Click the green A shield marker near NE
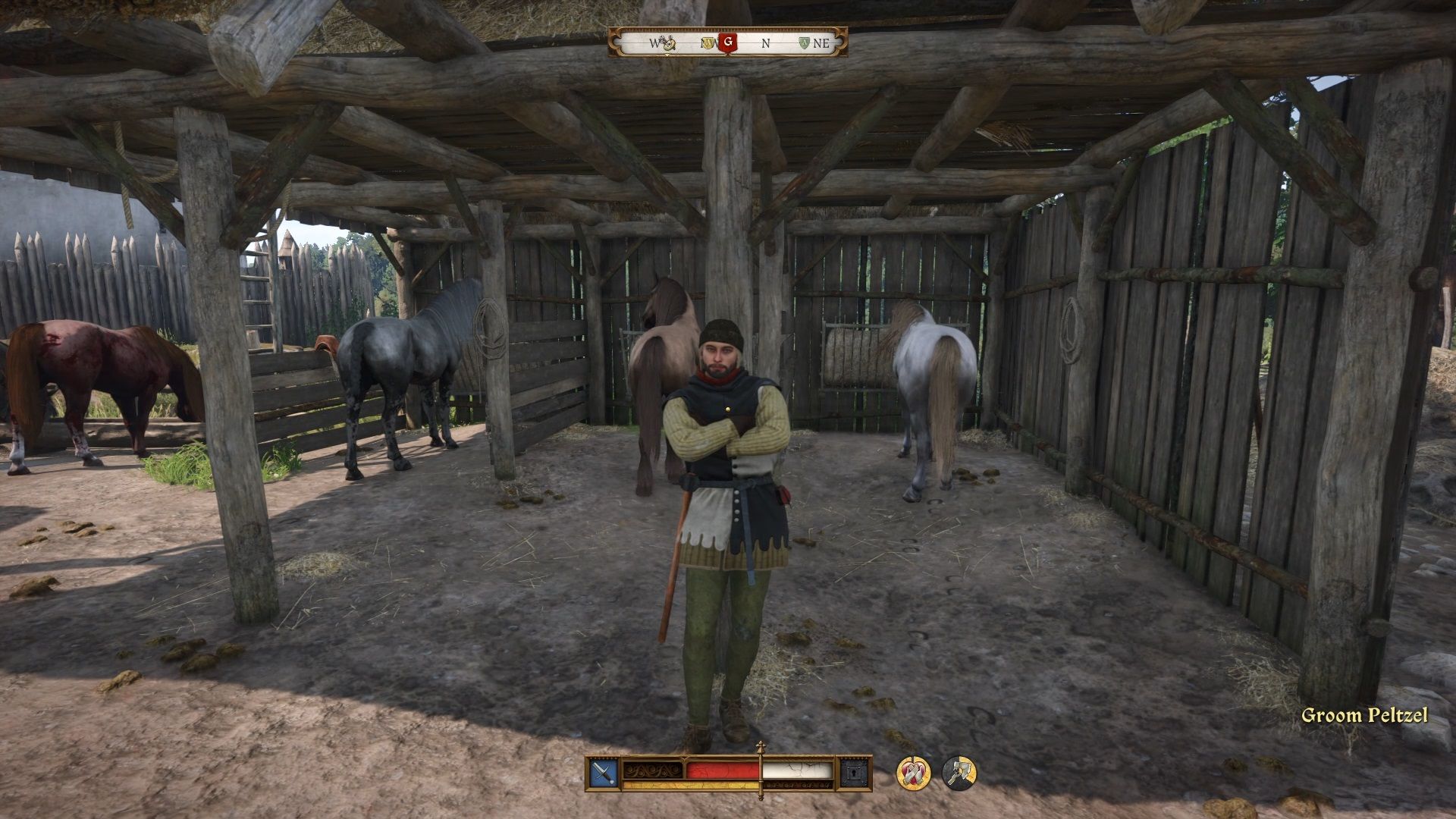This screenshot has height=819, width=1456. pyautogui.click(x=803, y=43)
